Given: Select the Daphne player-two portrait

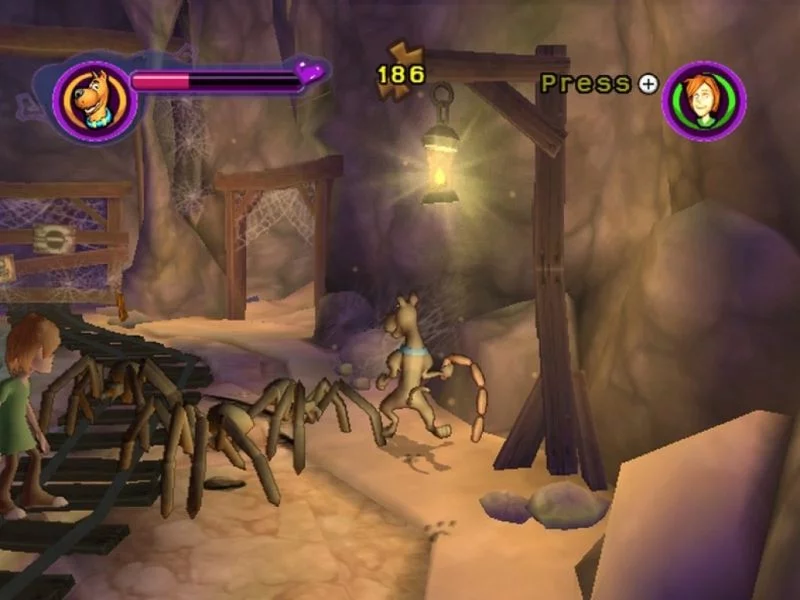Looking at the screenshot, I should [x=703, y=101].
